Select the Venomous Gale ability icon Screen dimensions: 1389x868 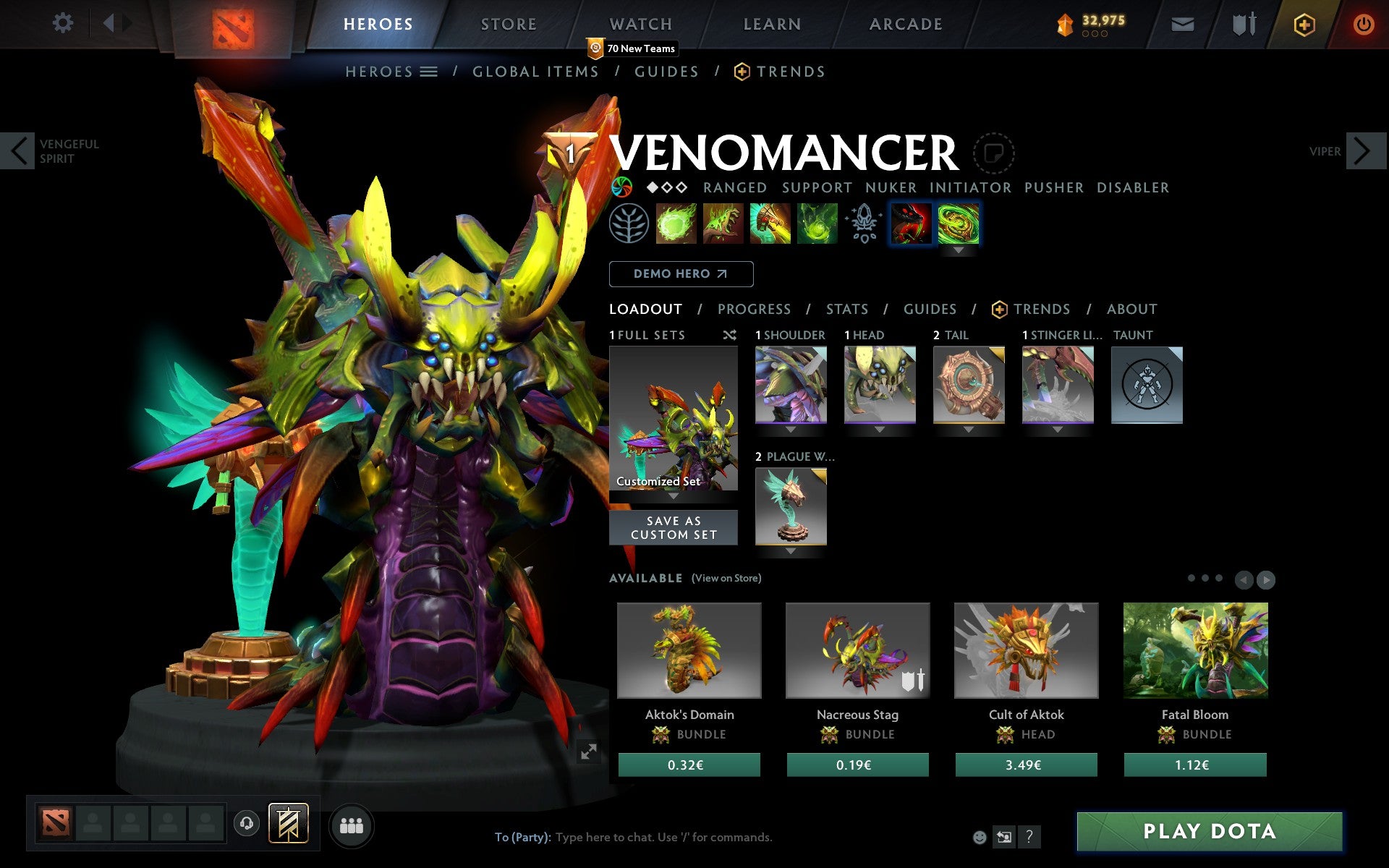pyautogui.click(x=676, y=224)
